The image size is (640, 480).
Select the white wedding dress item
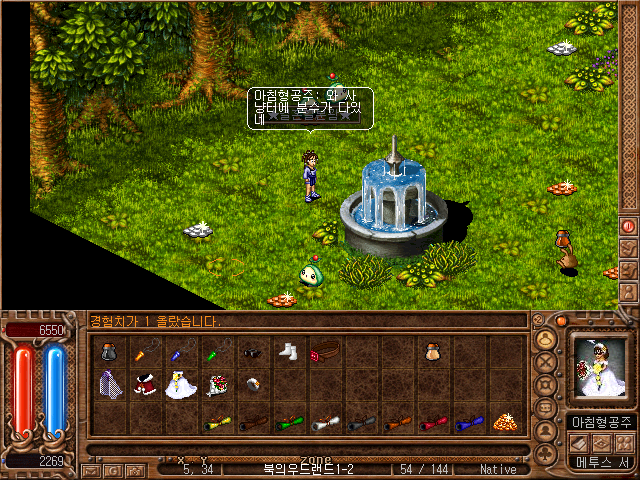(x=180, y=385)
